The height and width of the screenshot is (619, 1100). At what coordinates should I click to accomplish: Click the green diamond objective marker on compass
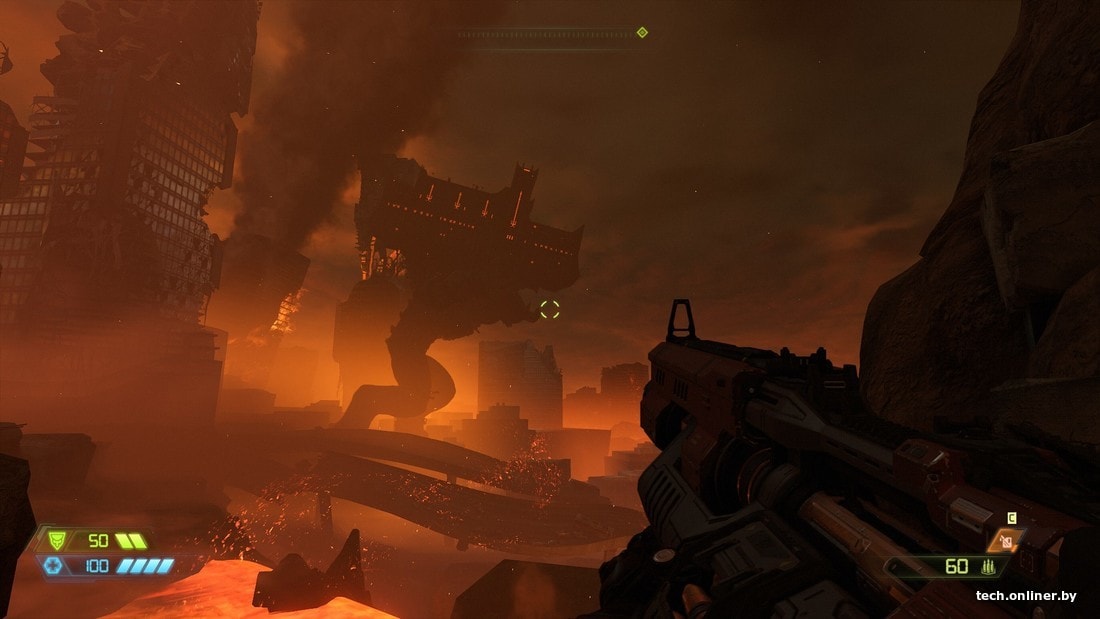(x=642, y=33)
